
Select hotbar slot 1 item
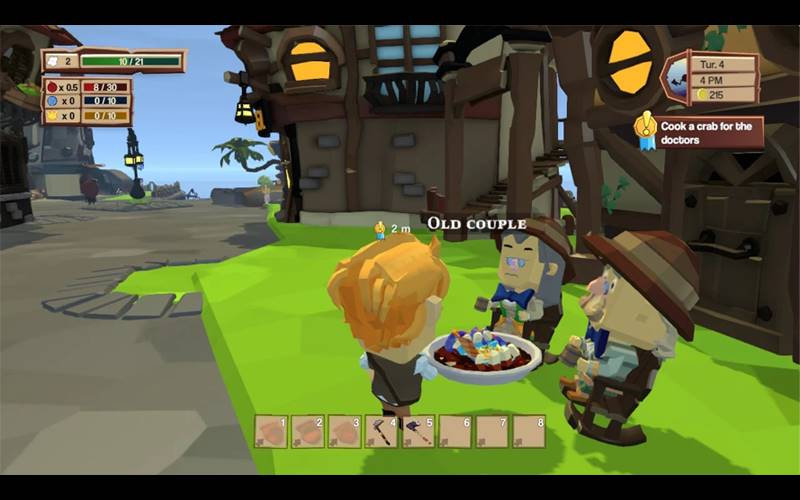pos(271,431)
